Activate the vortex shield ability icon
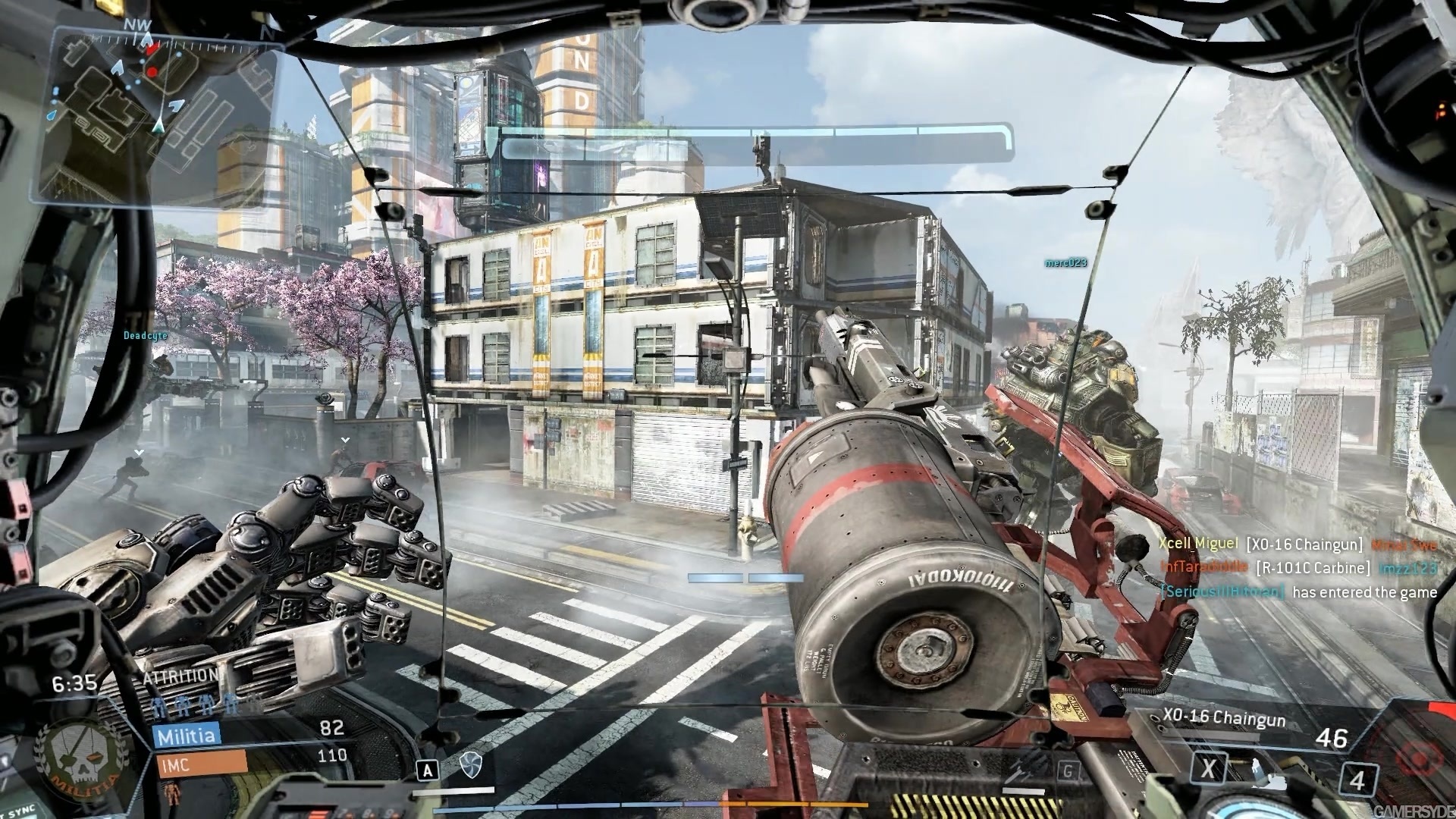 (470, 766)
